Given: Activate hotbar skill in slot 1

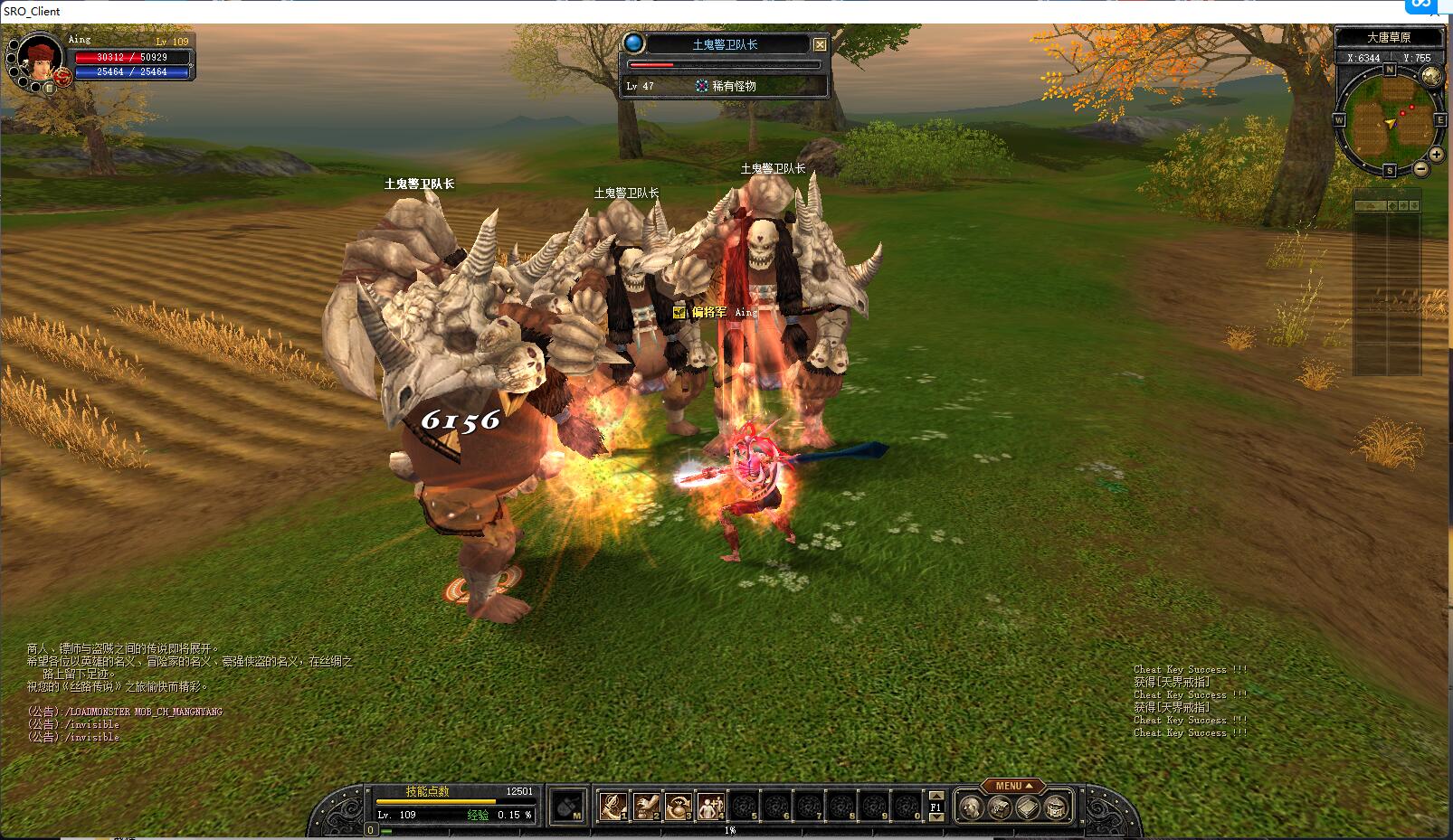Looking at the screenshot, I should (x=614, y=805).
